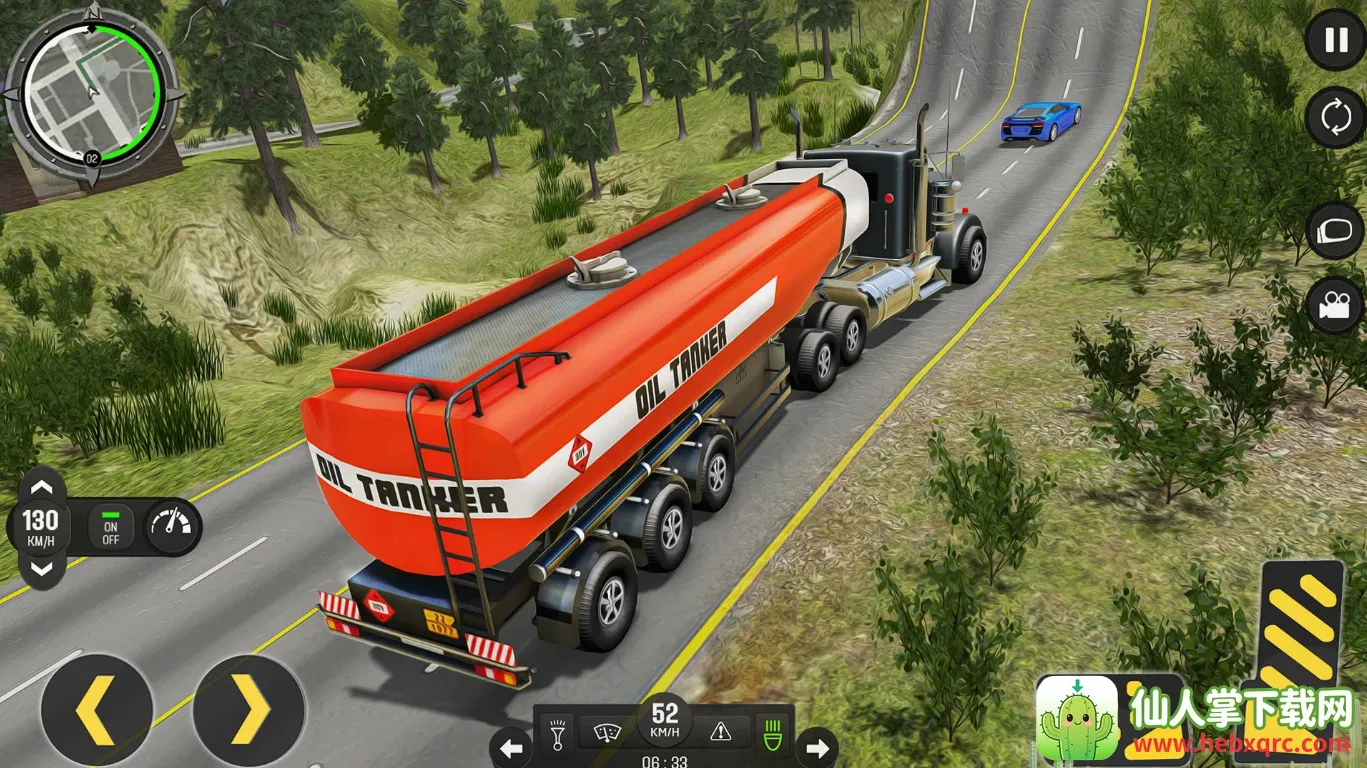Image resolution: width=1367 pixels, height=768 pixels.
Task: Click the circular arrows reset button
Action: (x=1336, y=118)
